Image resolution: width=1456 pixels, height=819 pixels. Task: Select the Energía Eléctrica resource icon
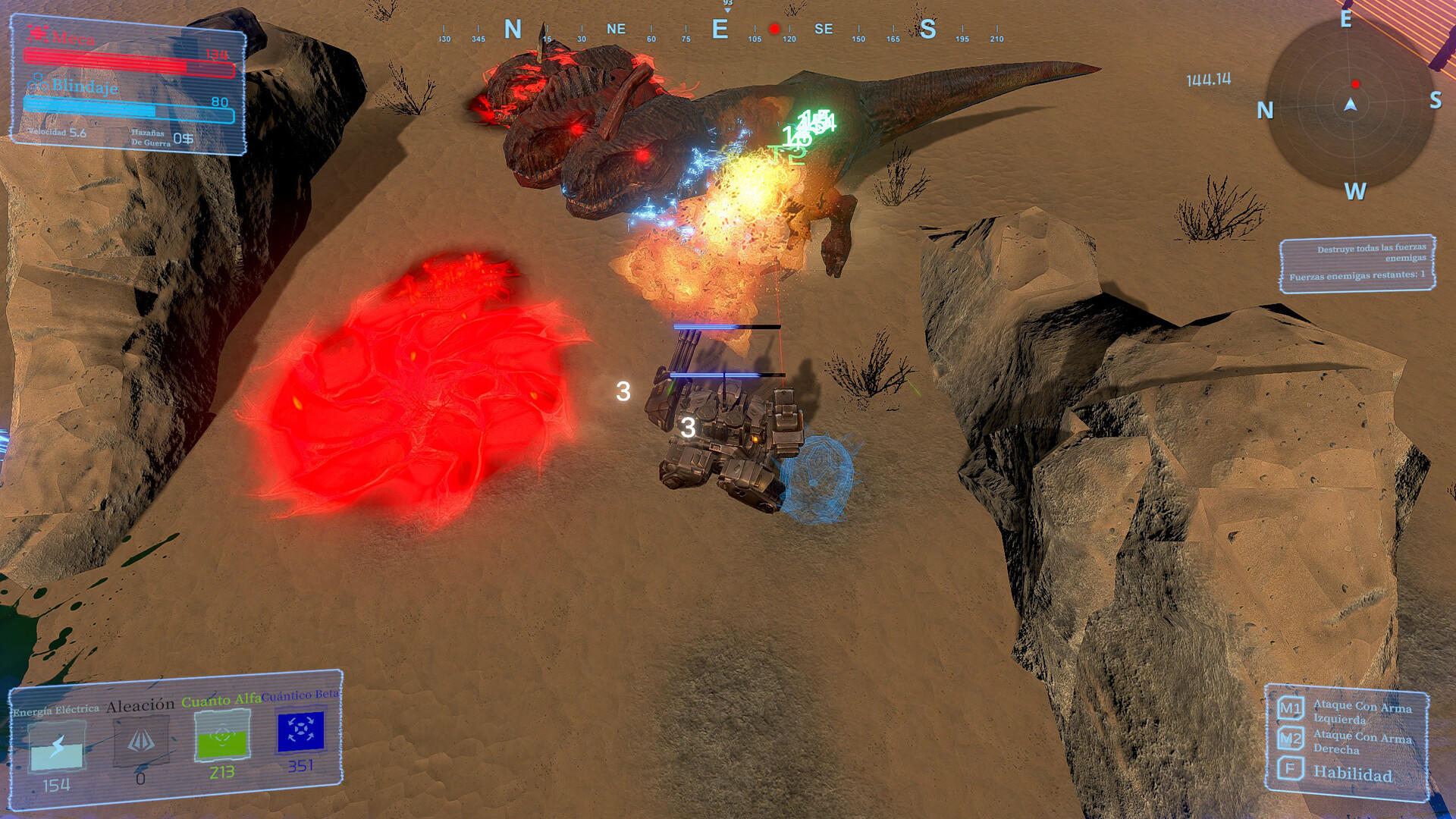coord(57,746)
